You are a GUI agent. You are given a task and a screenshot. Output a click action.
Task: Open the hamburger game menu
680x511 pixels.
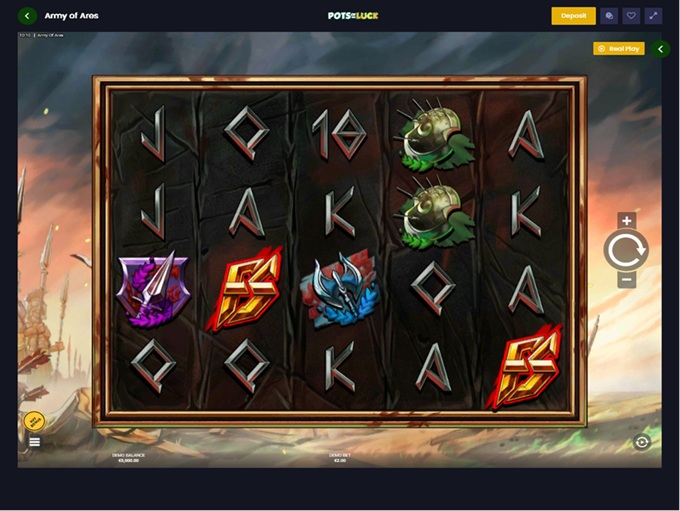(x=35, y=442)
